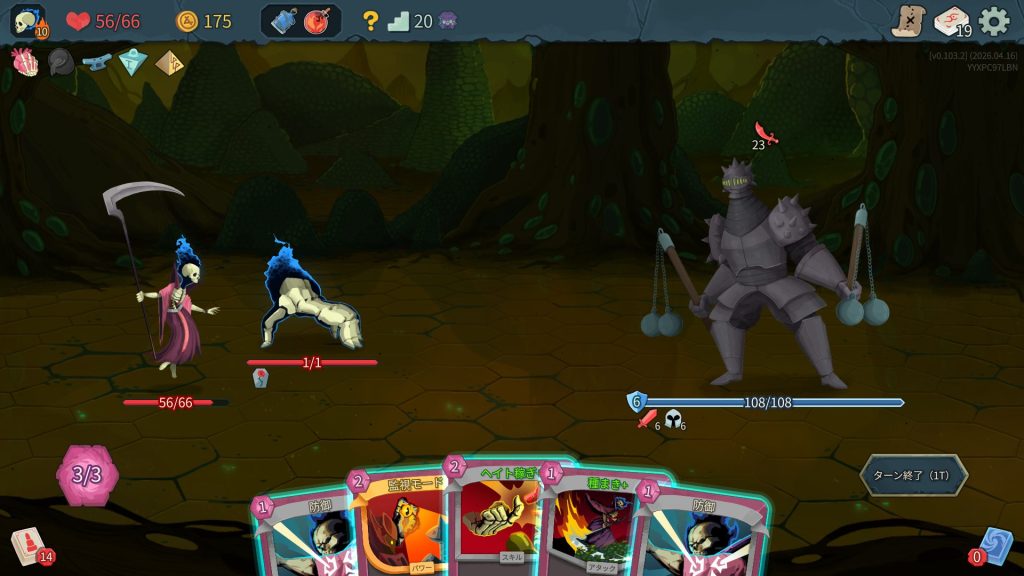Inspect the dark helmet relic
The width and height of the screenshot is (1024, 576).
click(60, 62)
